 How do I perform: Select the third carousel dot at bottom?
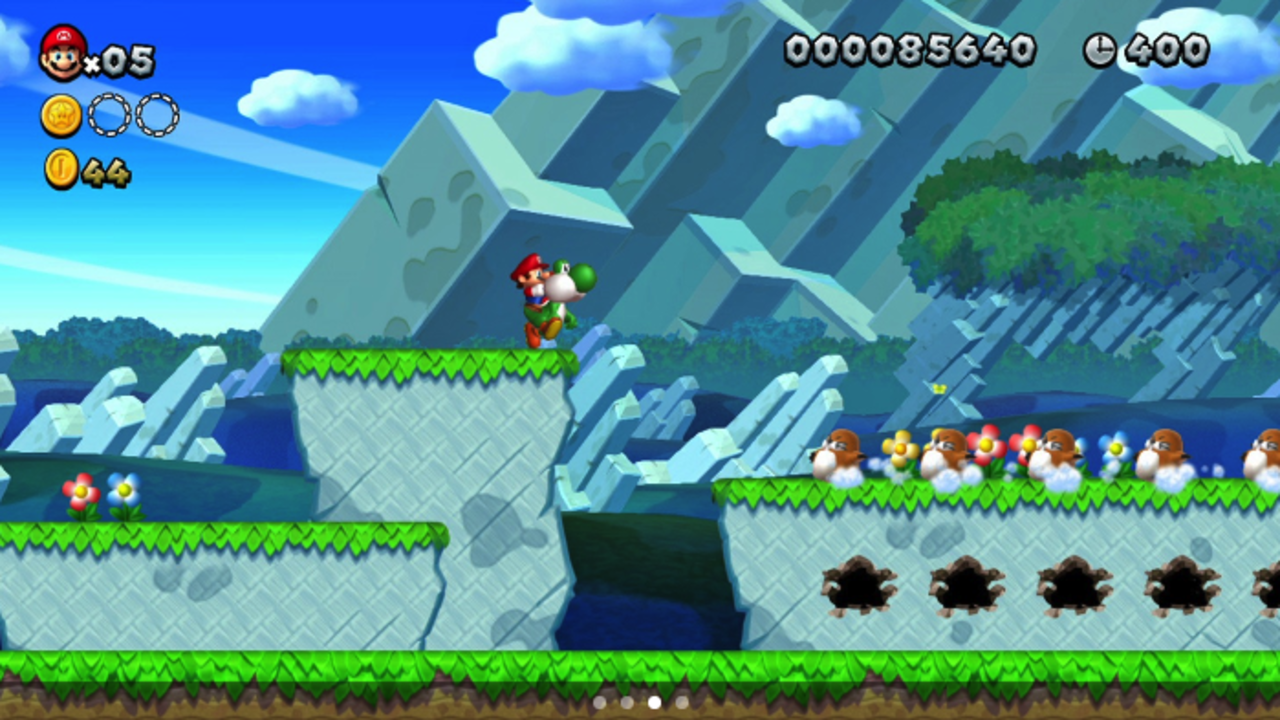click(653, 703)
